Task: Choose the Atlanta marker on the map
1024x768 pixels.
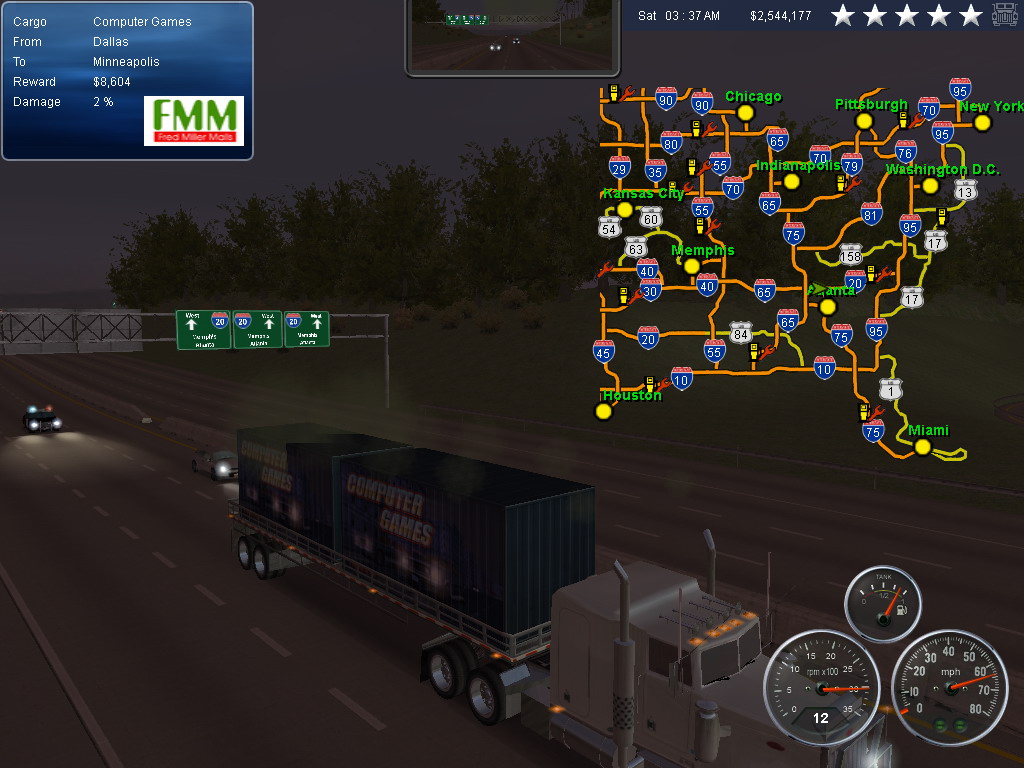Action: point(827,306)
